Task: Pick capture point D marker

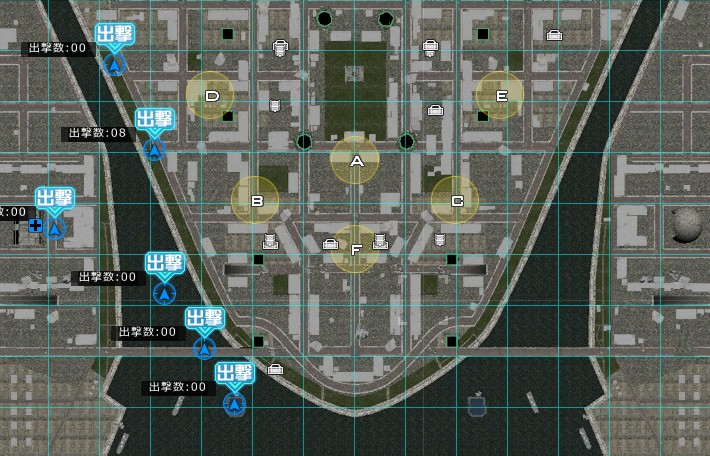Action: pyautogui.click(x=211, y=96)
